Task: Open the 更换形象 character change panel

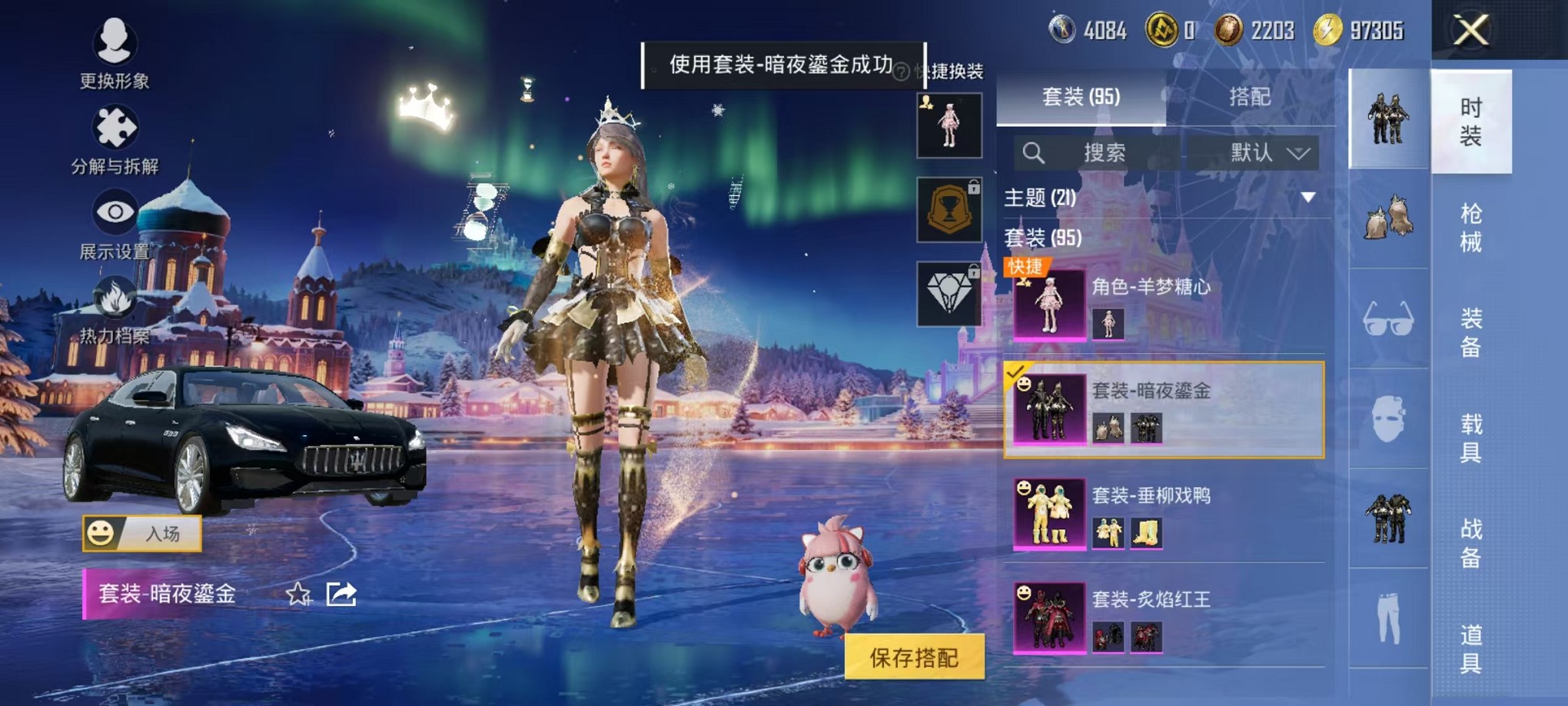Action: click(115, 54)
